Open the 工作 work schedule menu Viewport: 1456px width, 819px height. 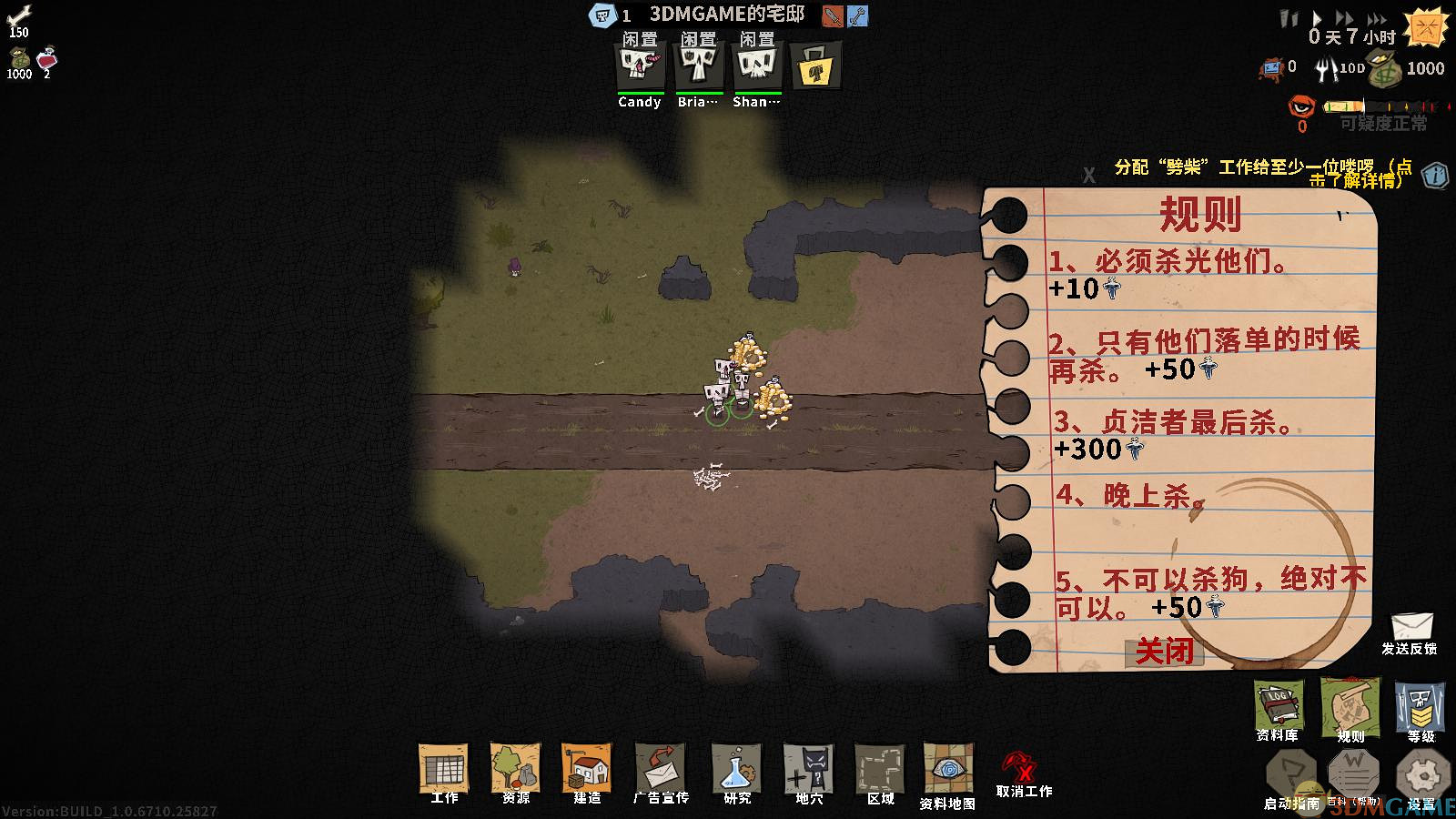[x=444, y=770]
